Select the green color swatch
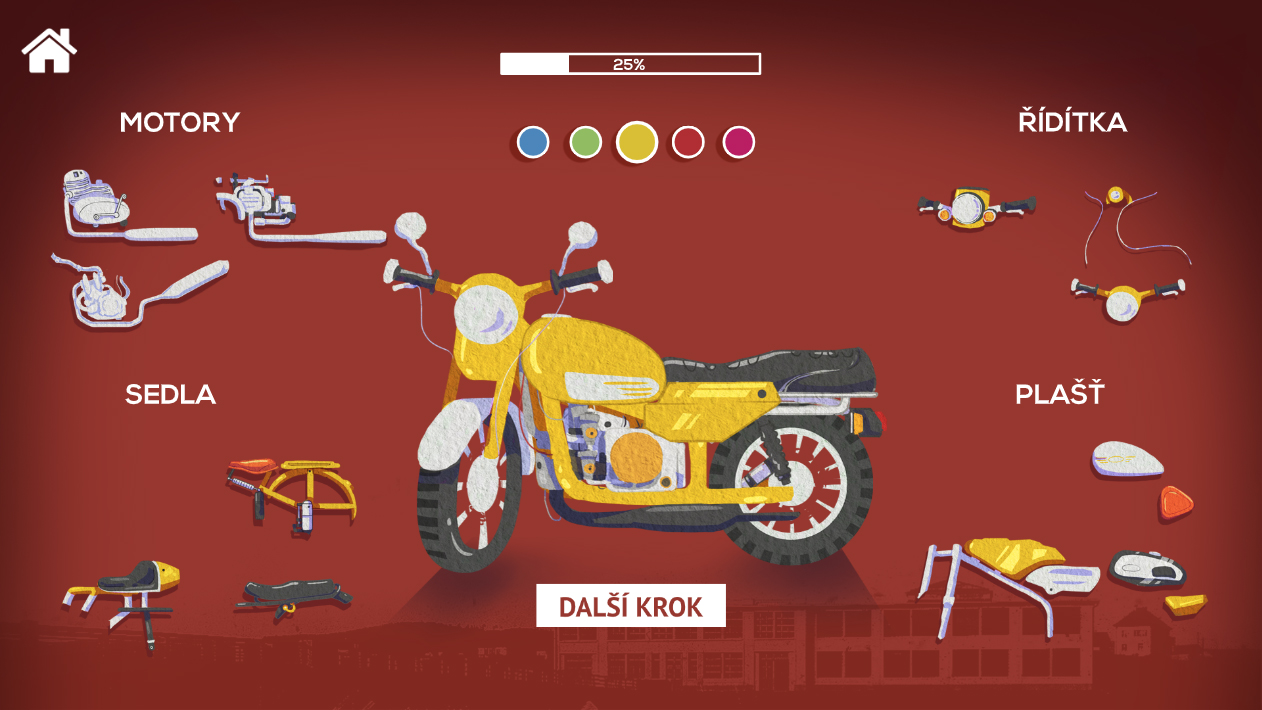The height and width of the screenshot is (710, 1262). [x=585, y=143]
